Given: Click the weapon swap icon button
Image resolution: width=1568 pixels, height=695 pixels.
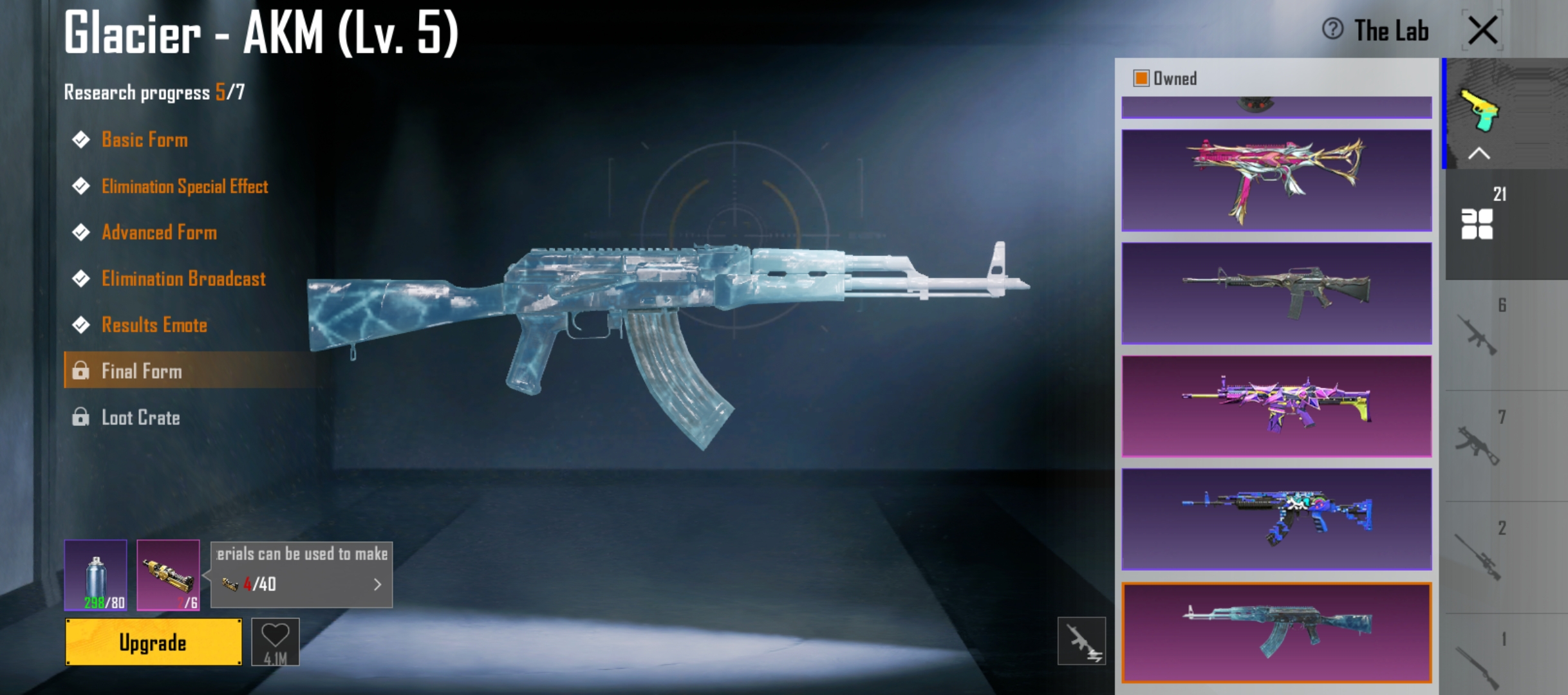Looking at the screenshot, I should click(1081, 641).
